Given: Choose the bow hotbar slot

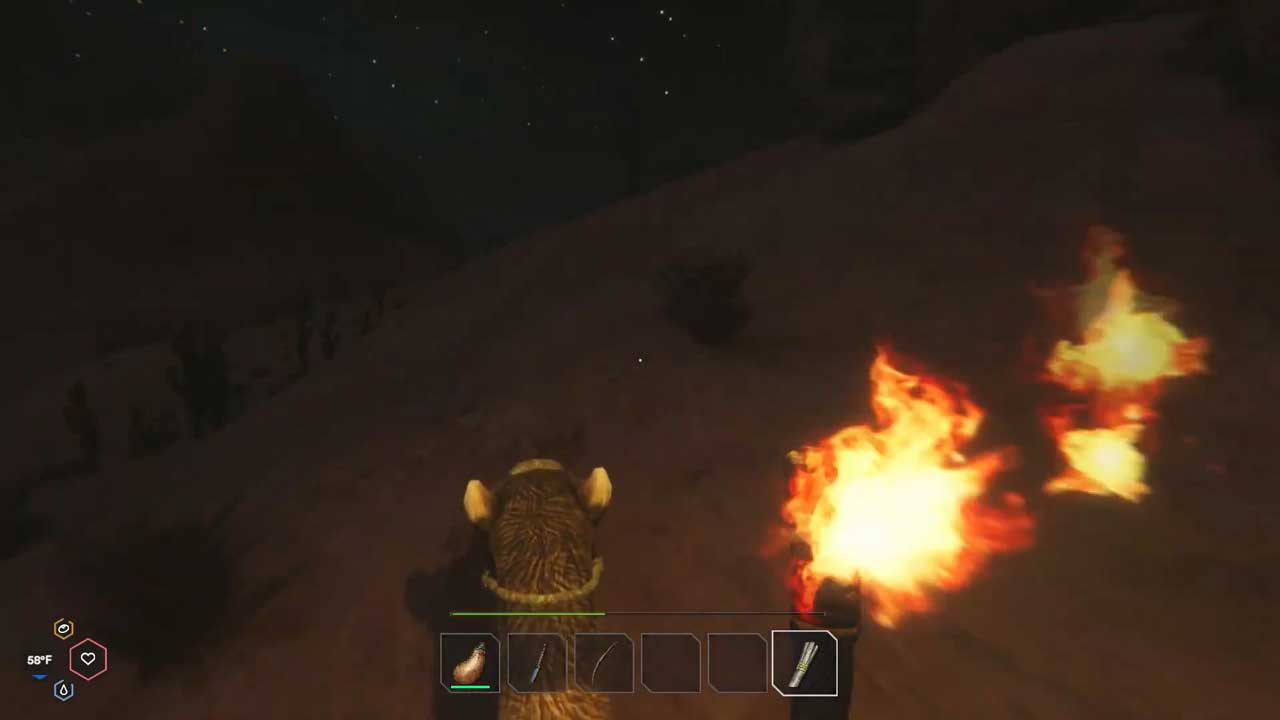Looking at the screenshot, I should [604, 662].
